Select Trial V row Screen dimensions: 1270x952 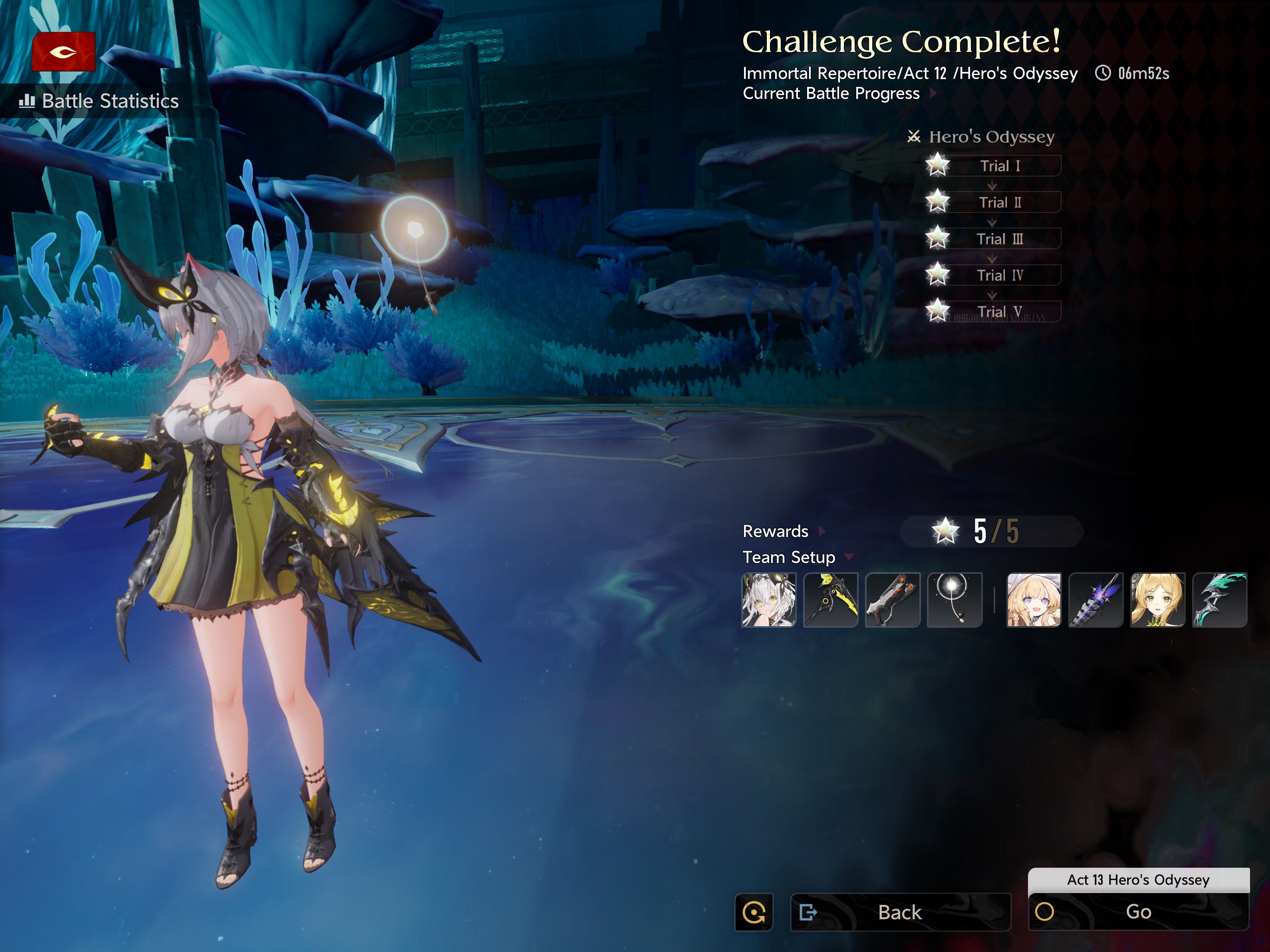pos(999,311)
